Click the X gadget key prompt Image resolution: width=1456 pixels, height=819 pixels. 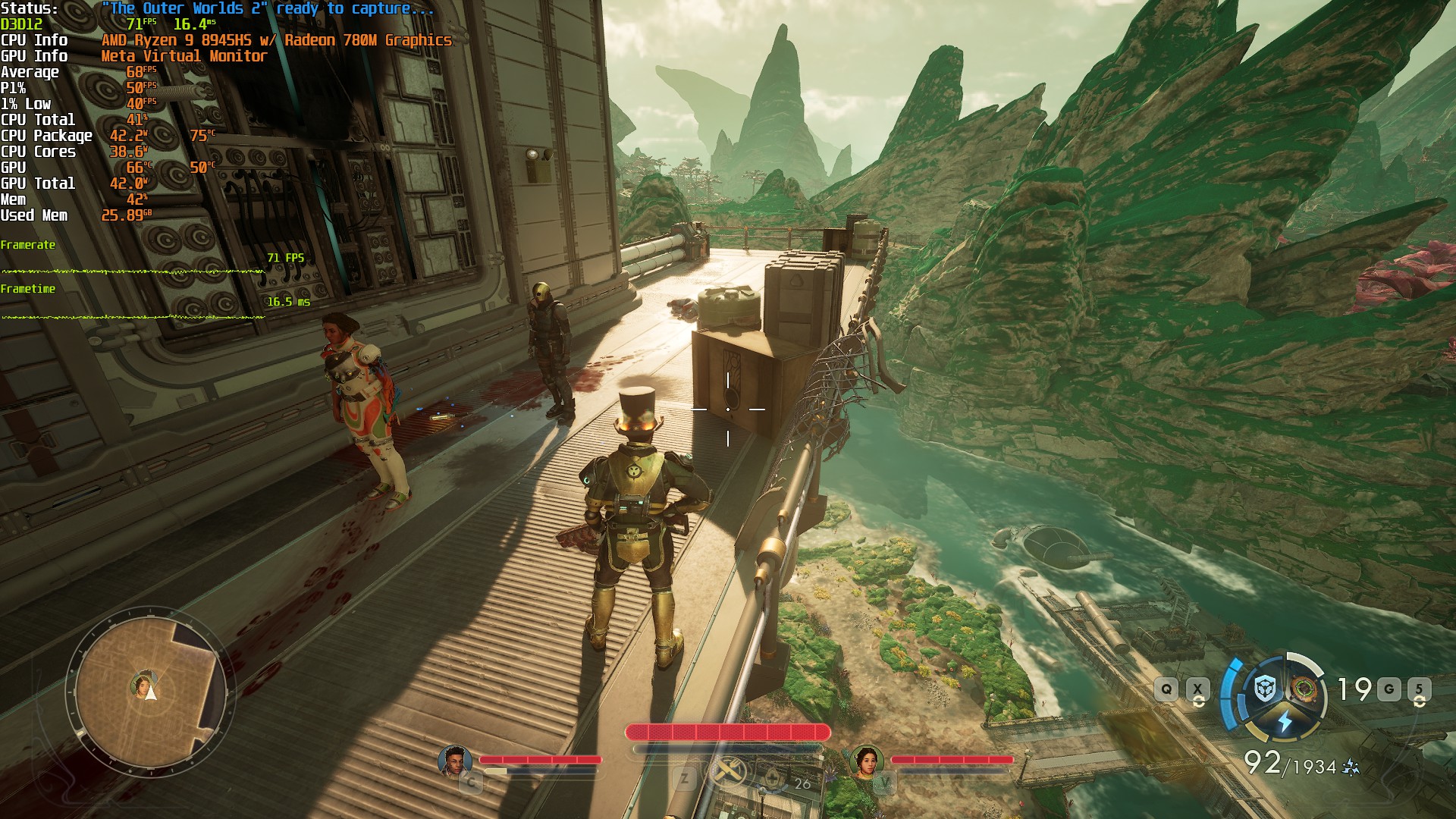[1197, 689]
